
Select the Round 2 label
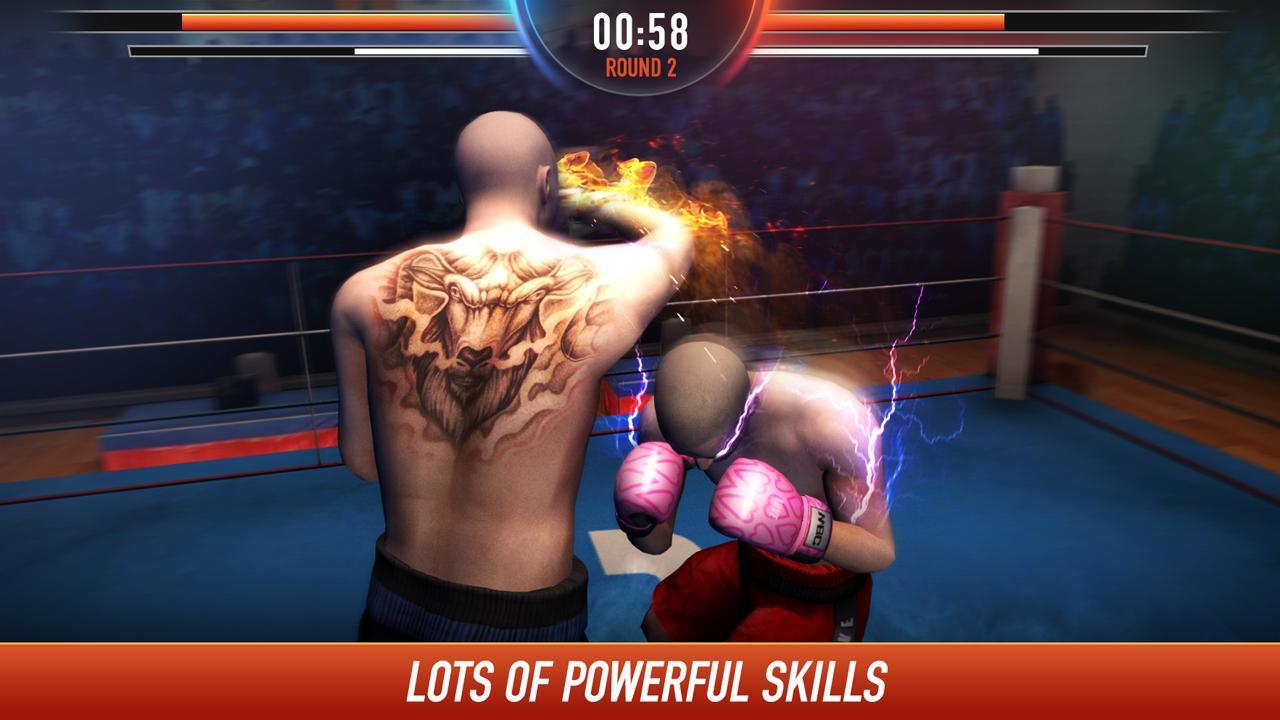point(640,68)
